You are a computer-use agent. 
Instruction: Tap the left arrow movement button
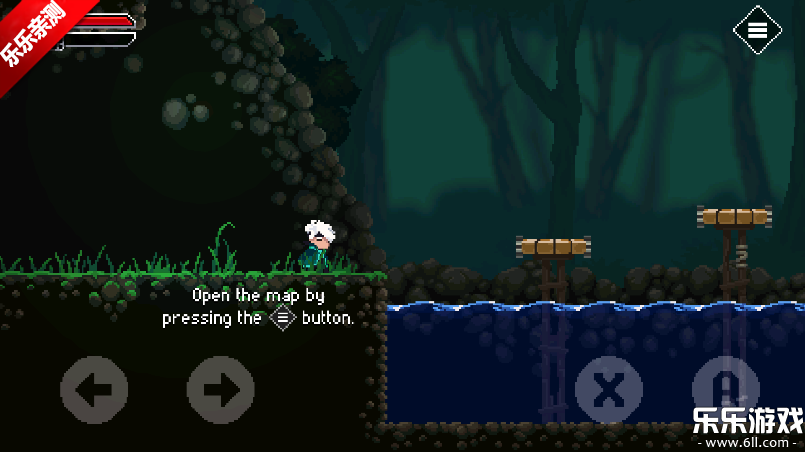coord(94,389)
